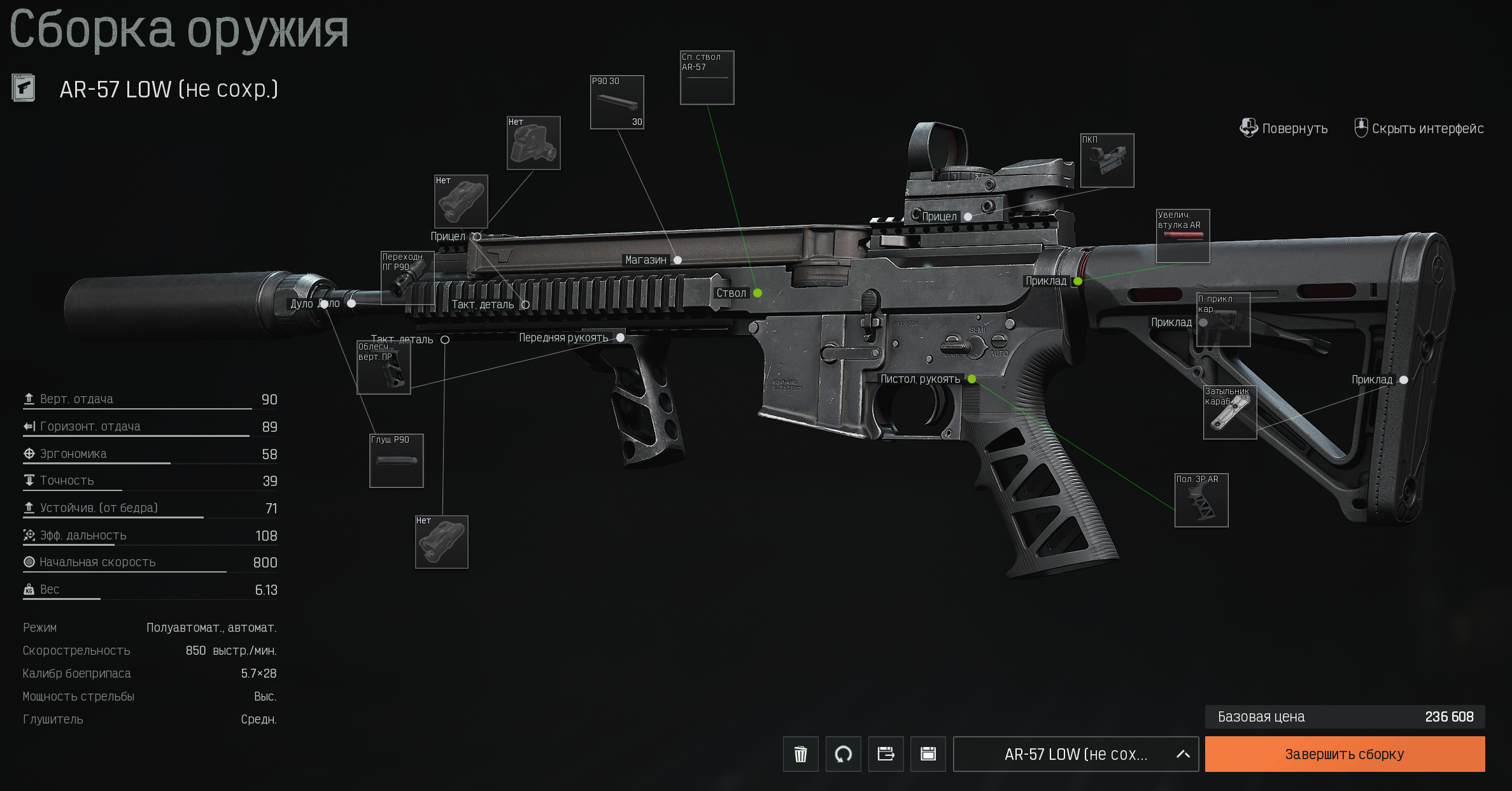Screen dimensions: 1512x791
Task: Click the orange Завершить сборку button
Action: coord(1344,754)
